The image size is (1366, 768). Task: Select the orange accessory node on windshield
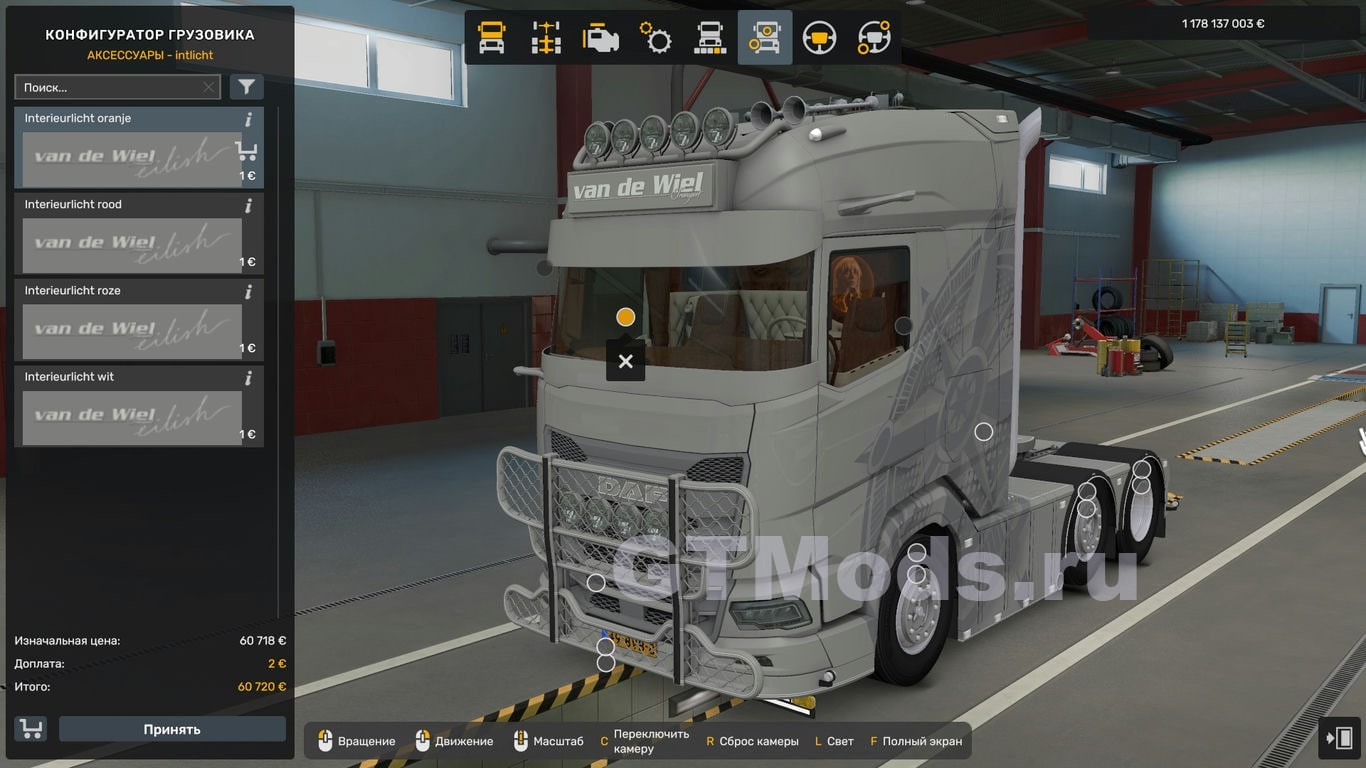coord(626,317)
